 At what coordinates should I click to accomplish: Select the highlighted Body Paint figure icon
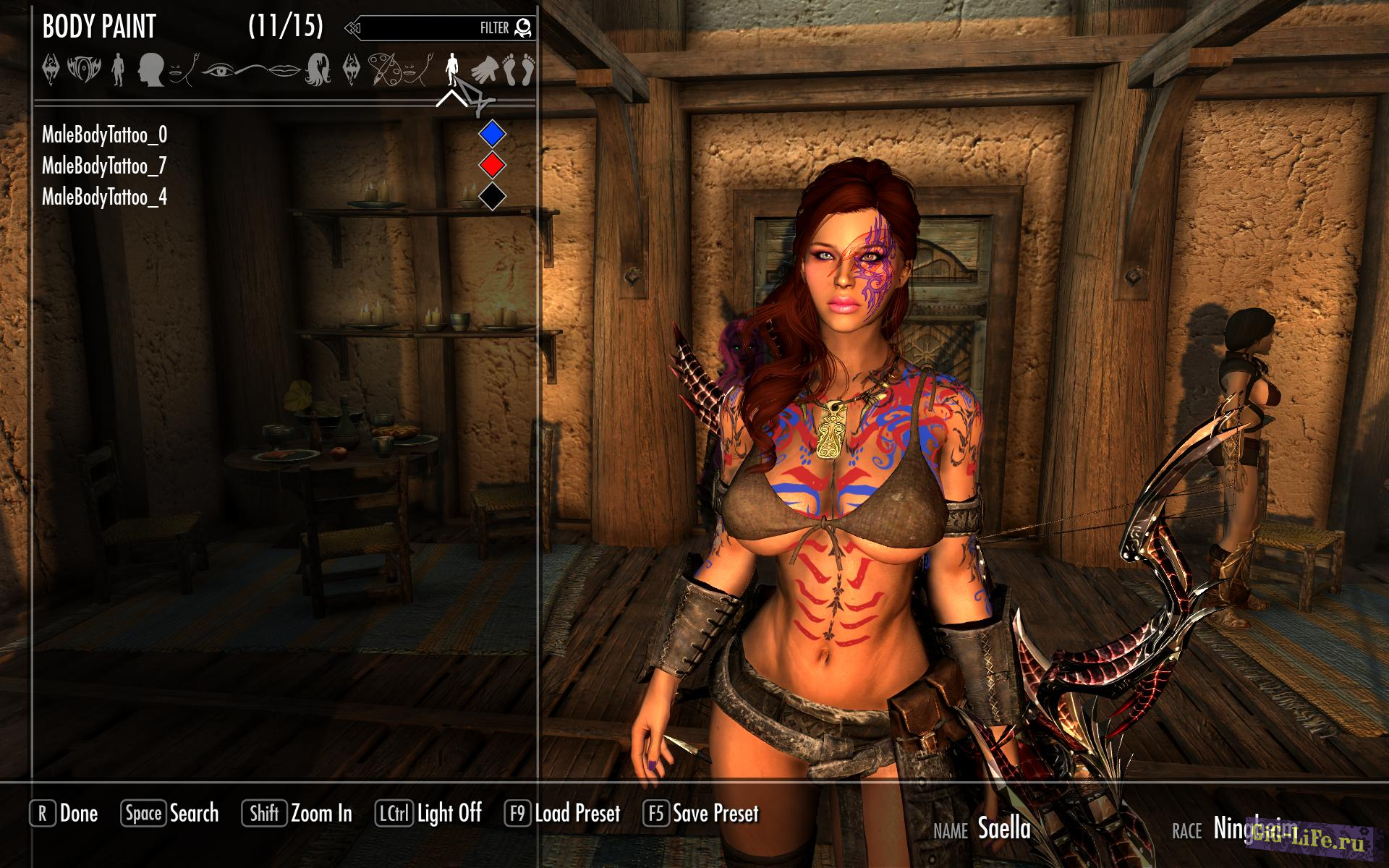(x=454, y=70)
